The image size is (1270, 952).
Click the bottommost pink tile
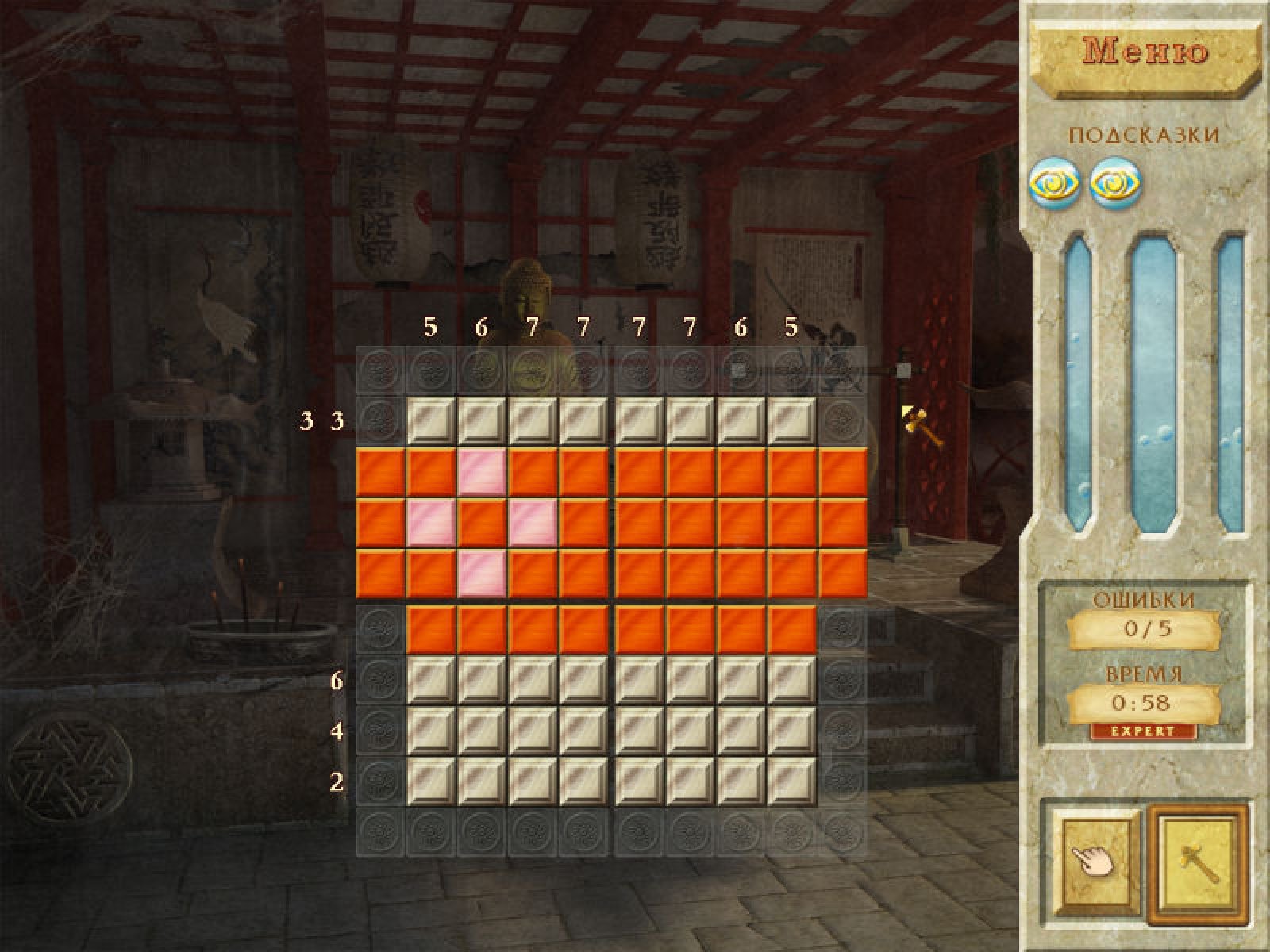(x=482, y=574)
